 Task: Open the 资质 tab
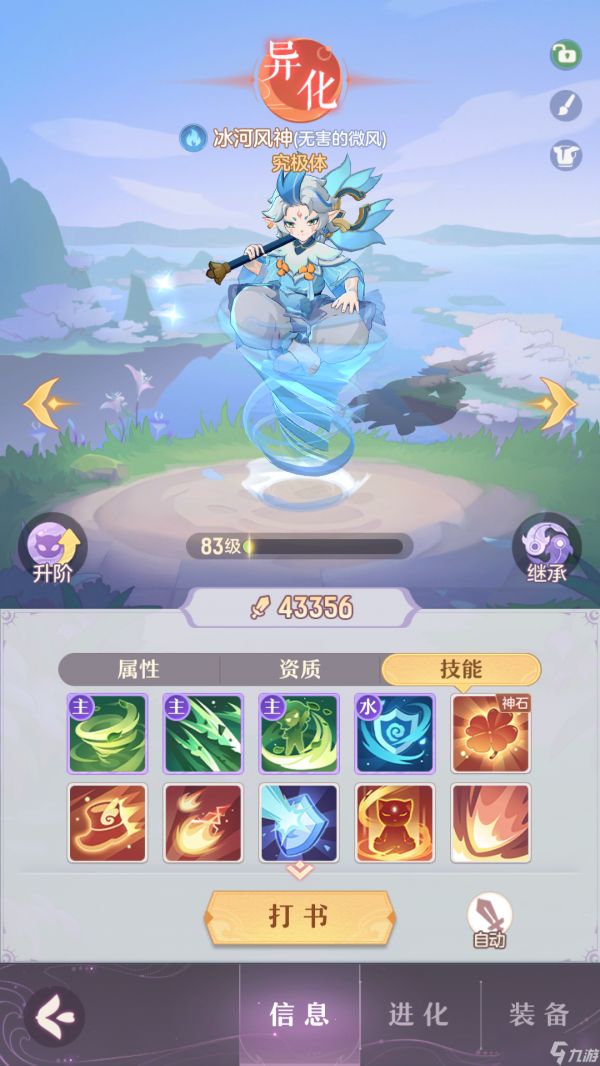pos(300,669)
